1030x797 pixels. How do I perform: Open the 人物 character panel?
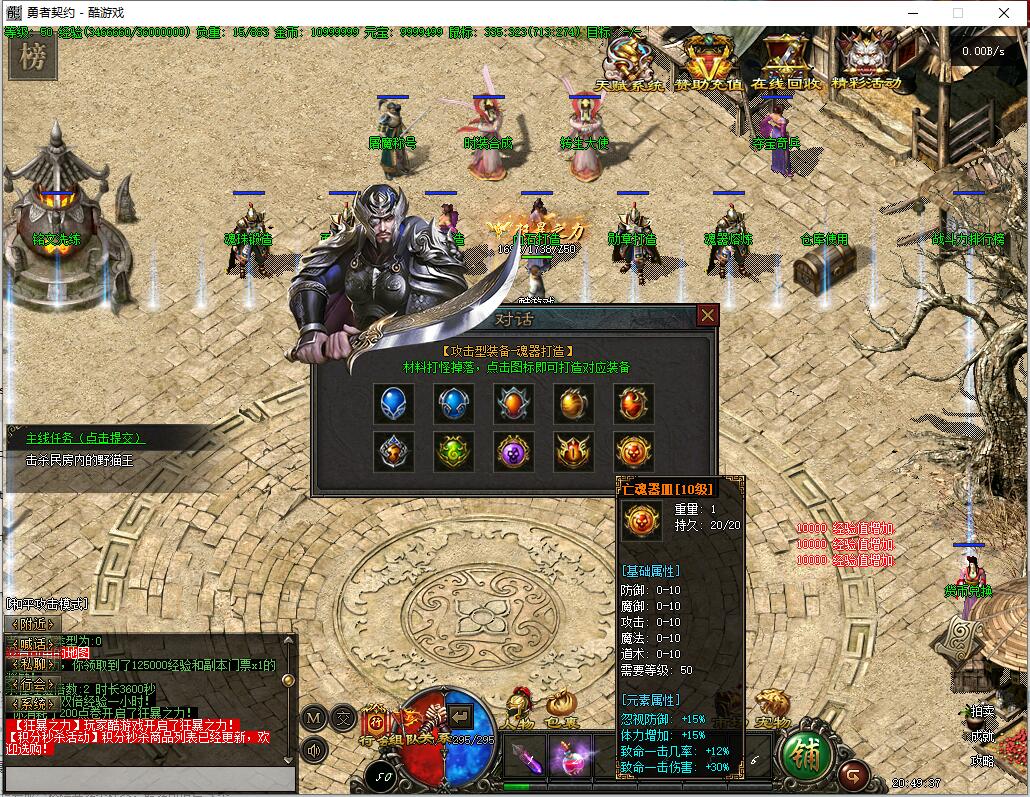[x=519, y=707]
